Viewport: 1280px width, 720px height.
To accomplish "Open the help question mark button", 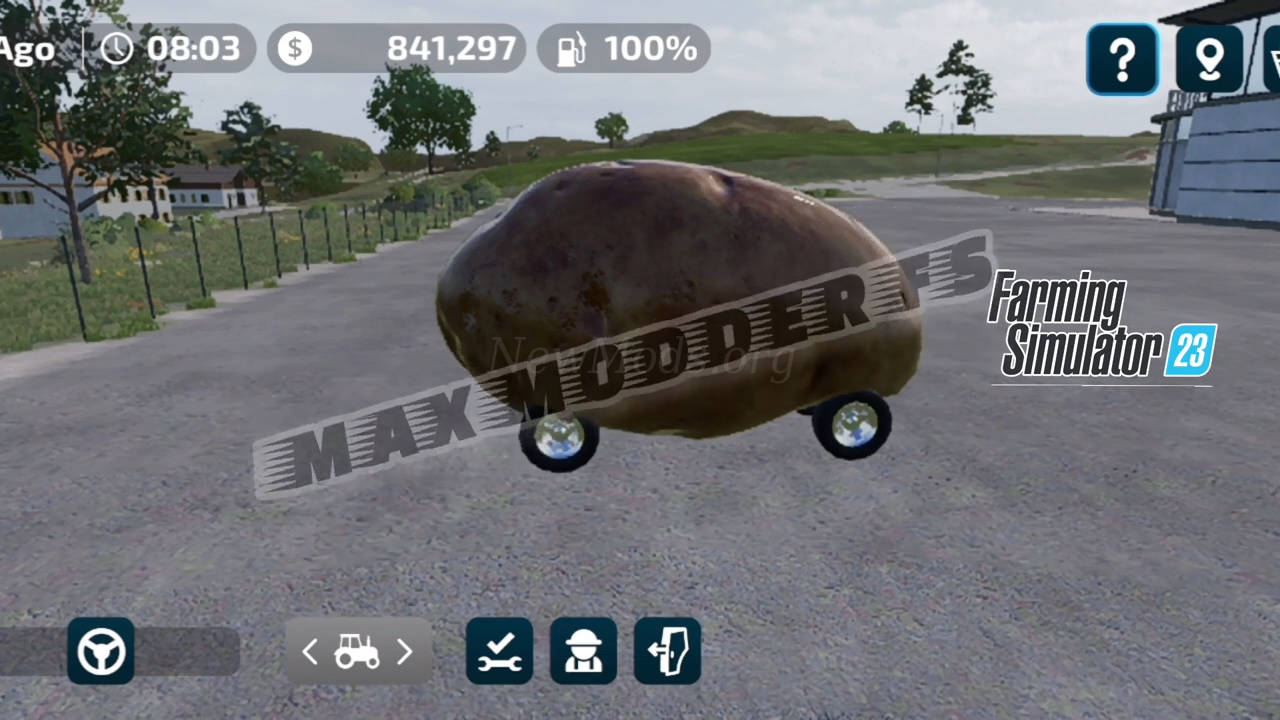I will (x=1122, y=59).
